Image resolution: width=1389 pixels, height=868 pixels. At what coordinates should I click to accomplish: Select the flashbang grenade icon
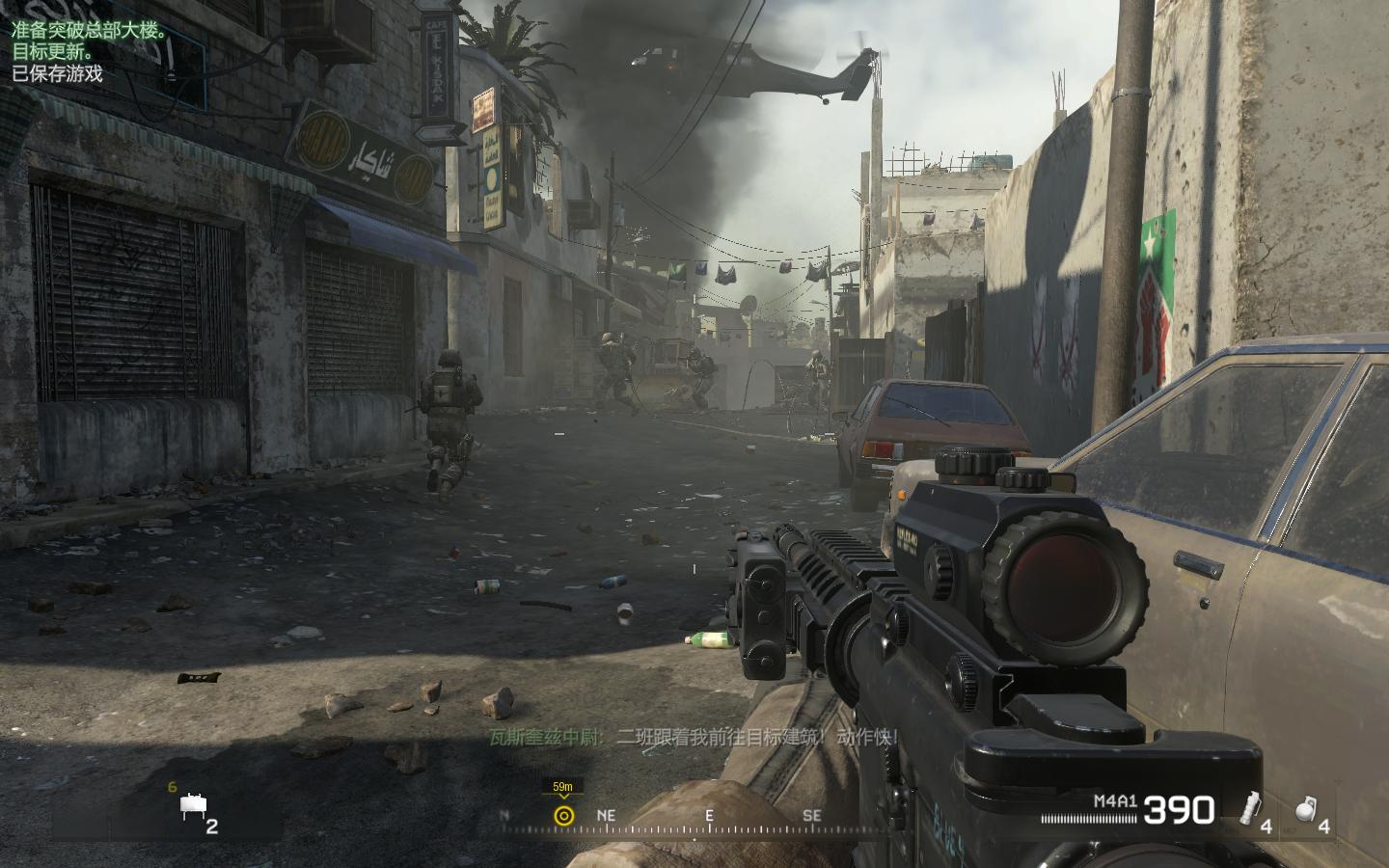click(x=1252, y=807)
